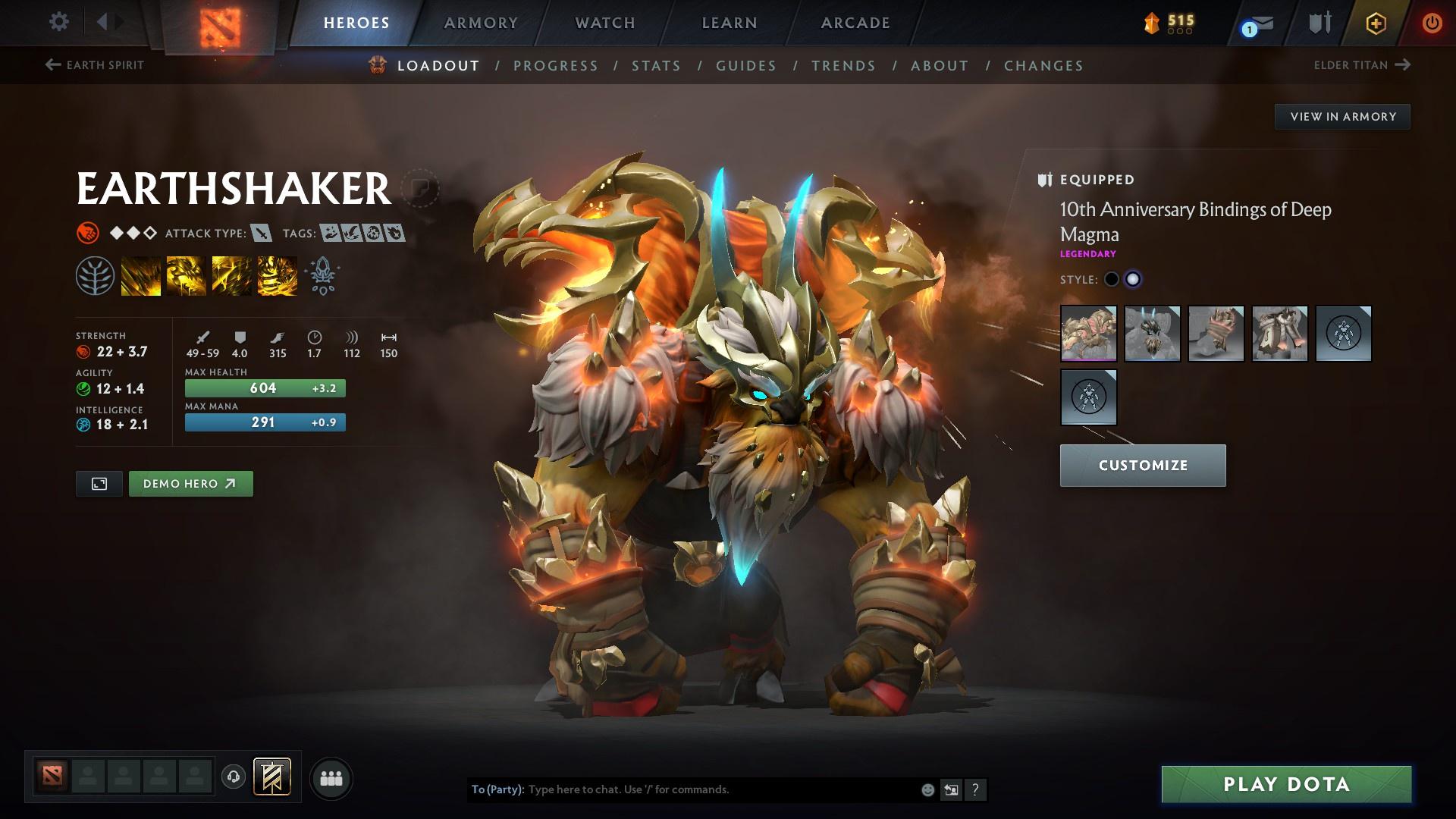Open the chat channel selector beside chat
Image resolution: width=1456 pixels, height=819 pixels.
[950, 789]
